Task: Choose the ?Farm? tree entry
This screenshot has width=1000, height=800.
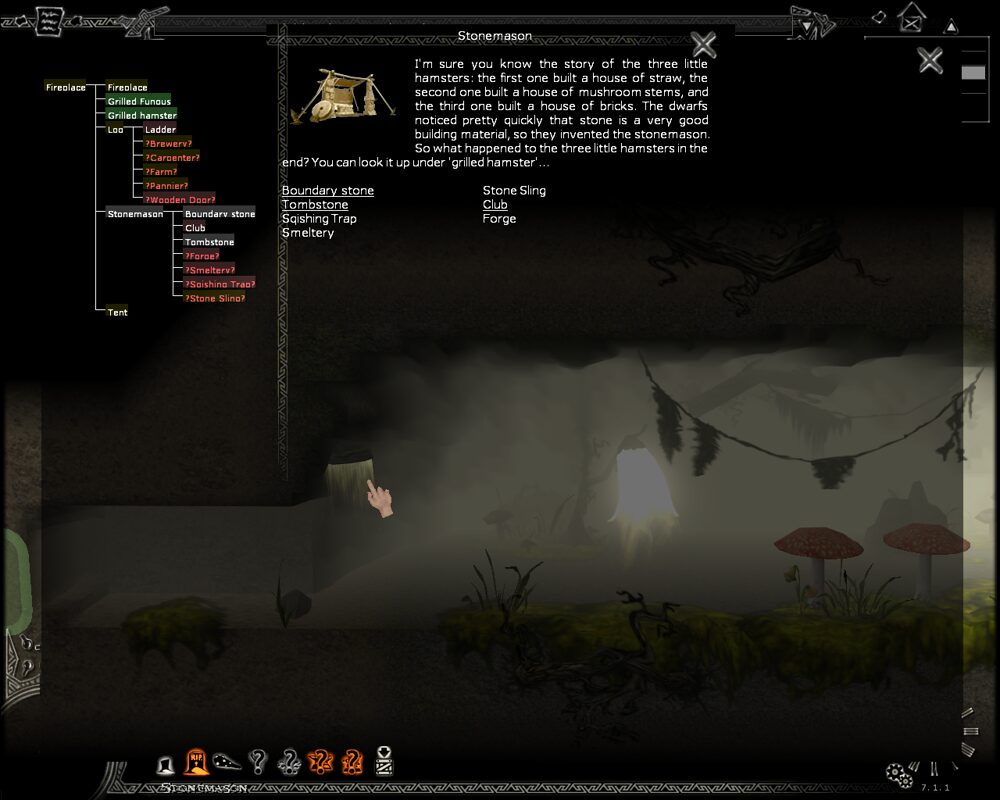Action: [x=161, y=172]
